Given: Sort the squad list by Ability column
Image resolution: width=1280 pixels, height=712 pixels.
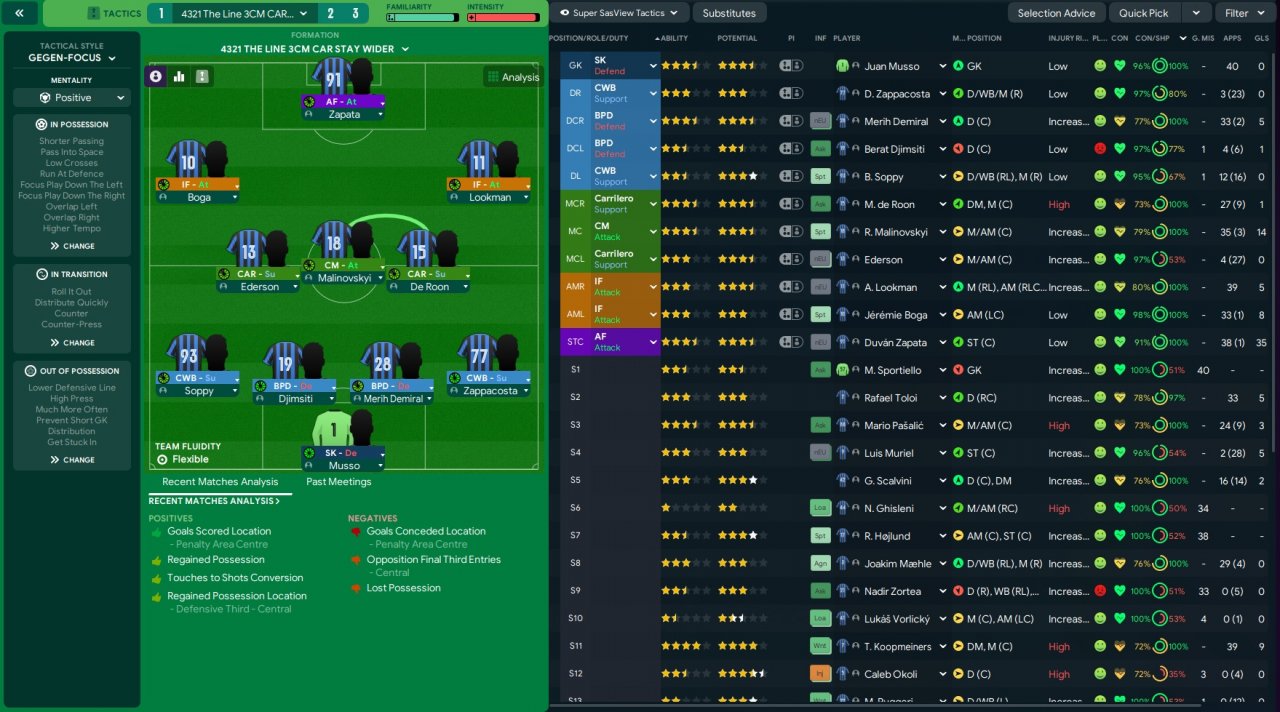Looking at the screenshot, I should tap(675, 38).
